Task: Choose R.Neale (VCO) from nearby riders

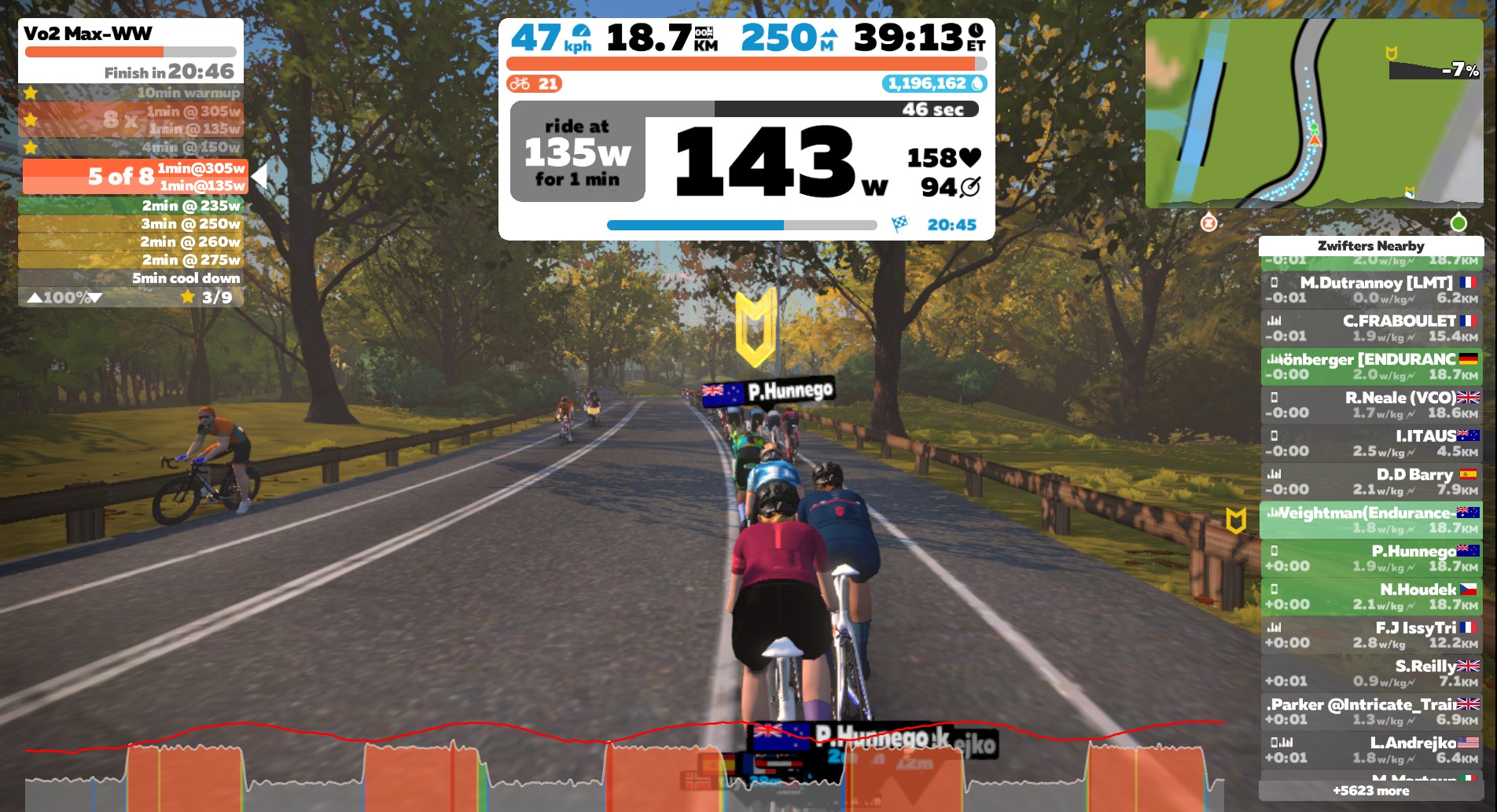Action: 1371,405
